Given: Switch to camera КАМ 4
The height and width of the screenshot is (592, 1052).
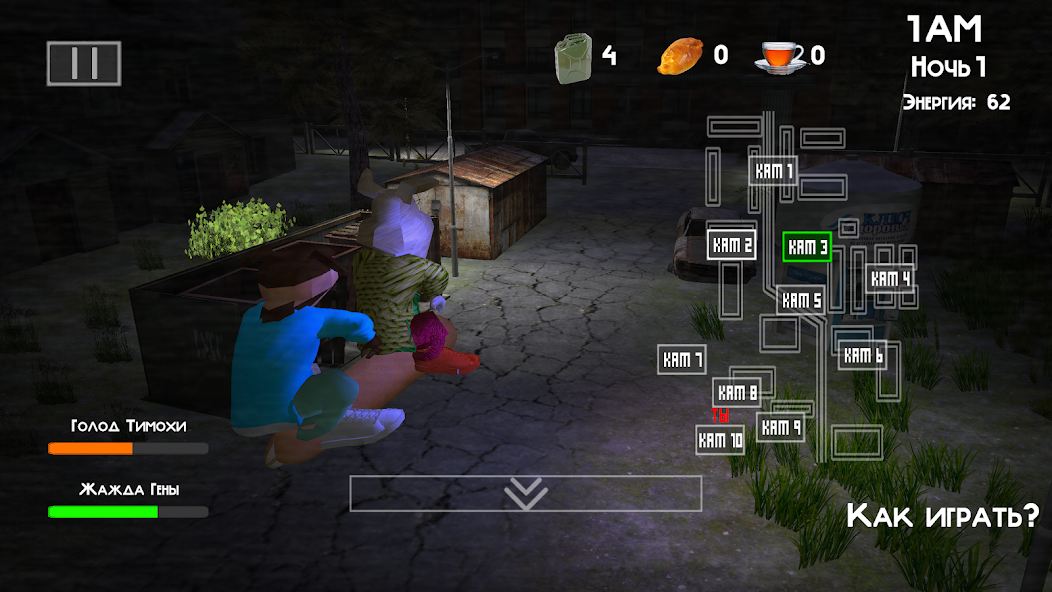Looking at the screenshot, I should (890, 279).
